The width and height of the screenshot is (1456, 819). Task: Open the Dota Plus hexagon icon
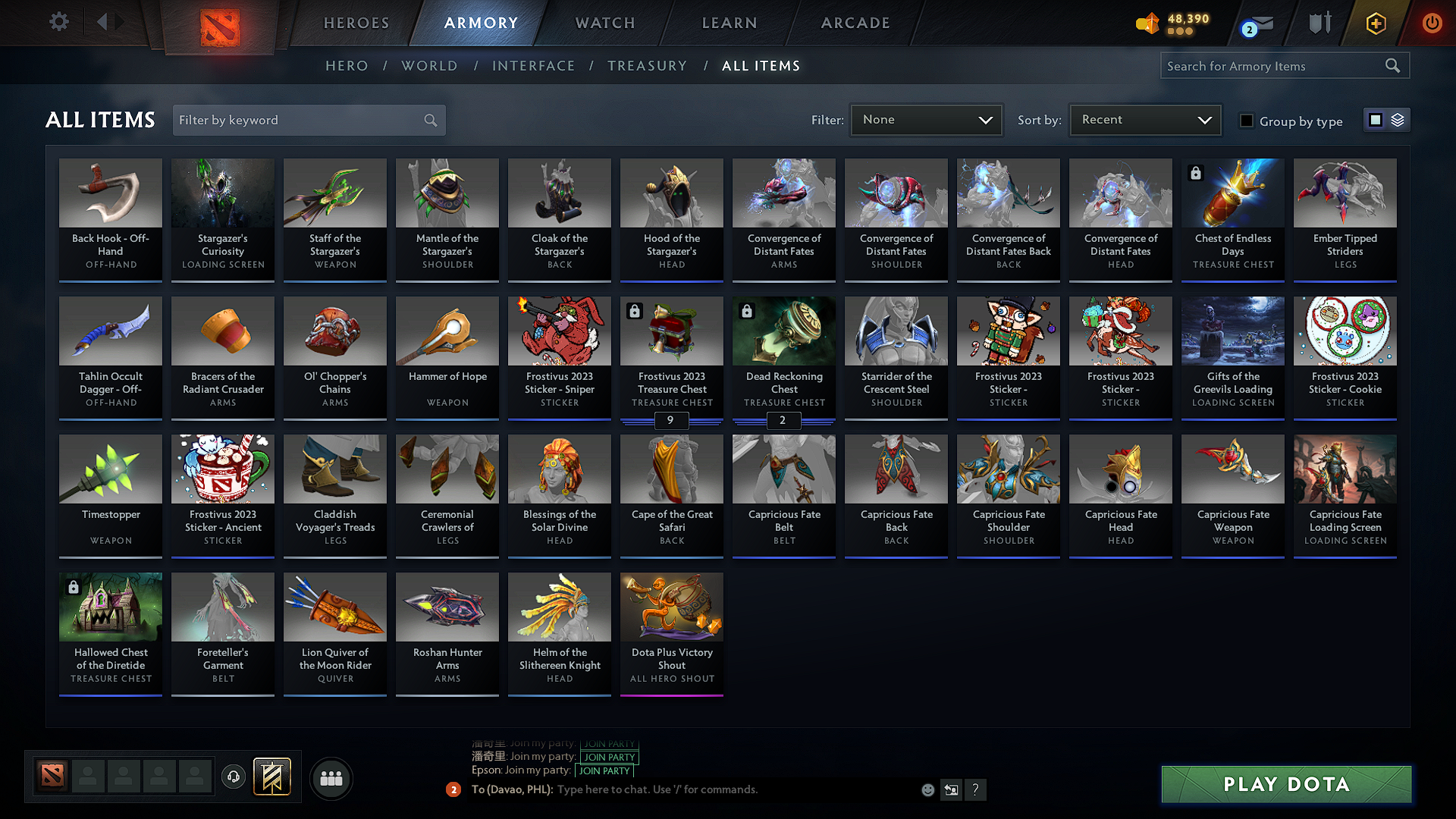tap(1375, 23)
